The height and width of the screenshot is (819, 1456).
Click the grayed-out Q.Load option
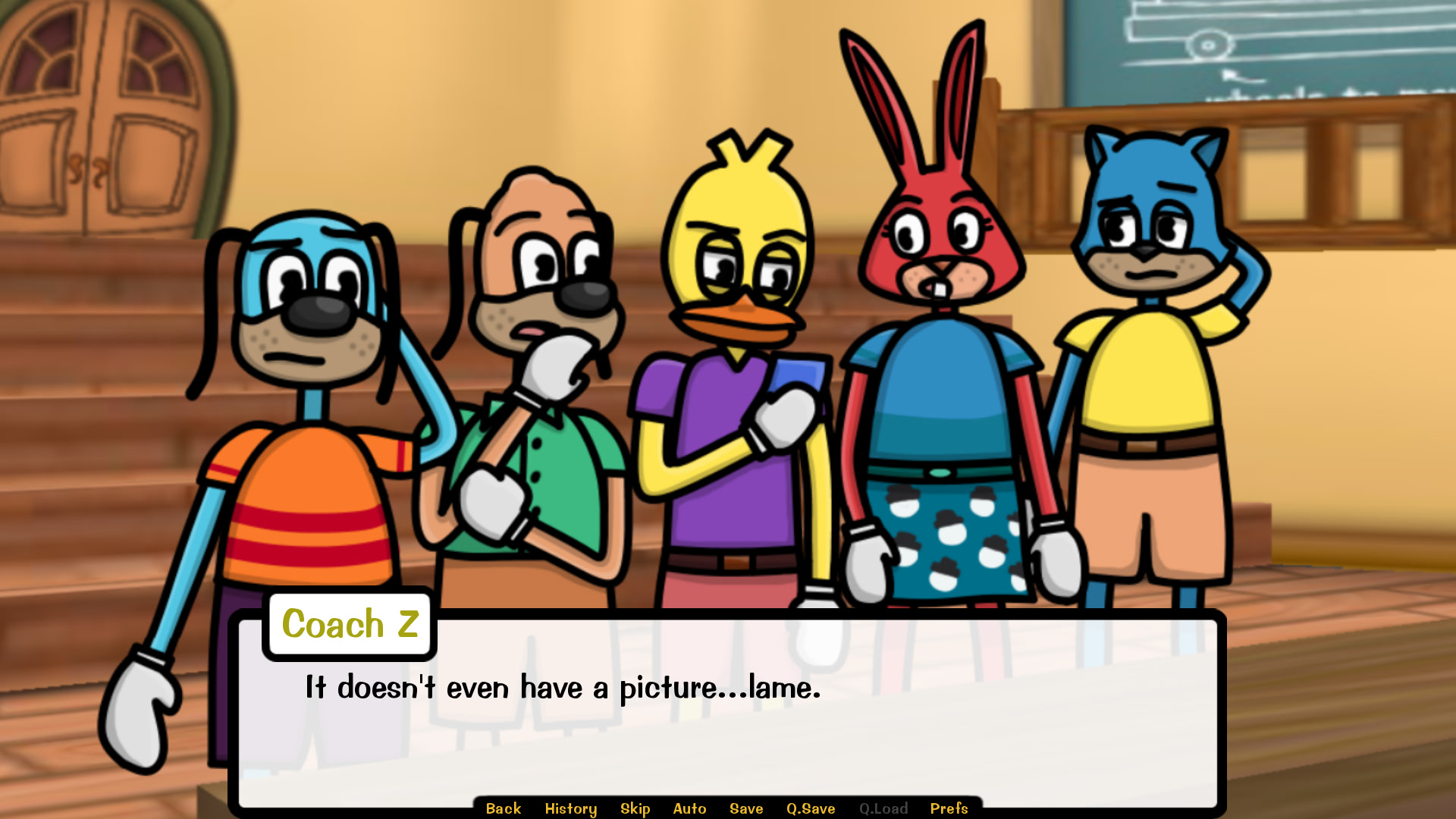pos(884,808)
